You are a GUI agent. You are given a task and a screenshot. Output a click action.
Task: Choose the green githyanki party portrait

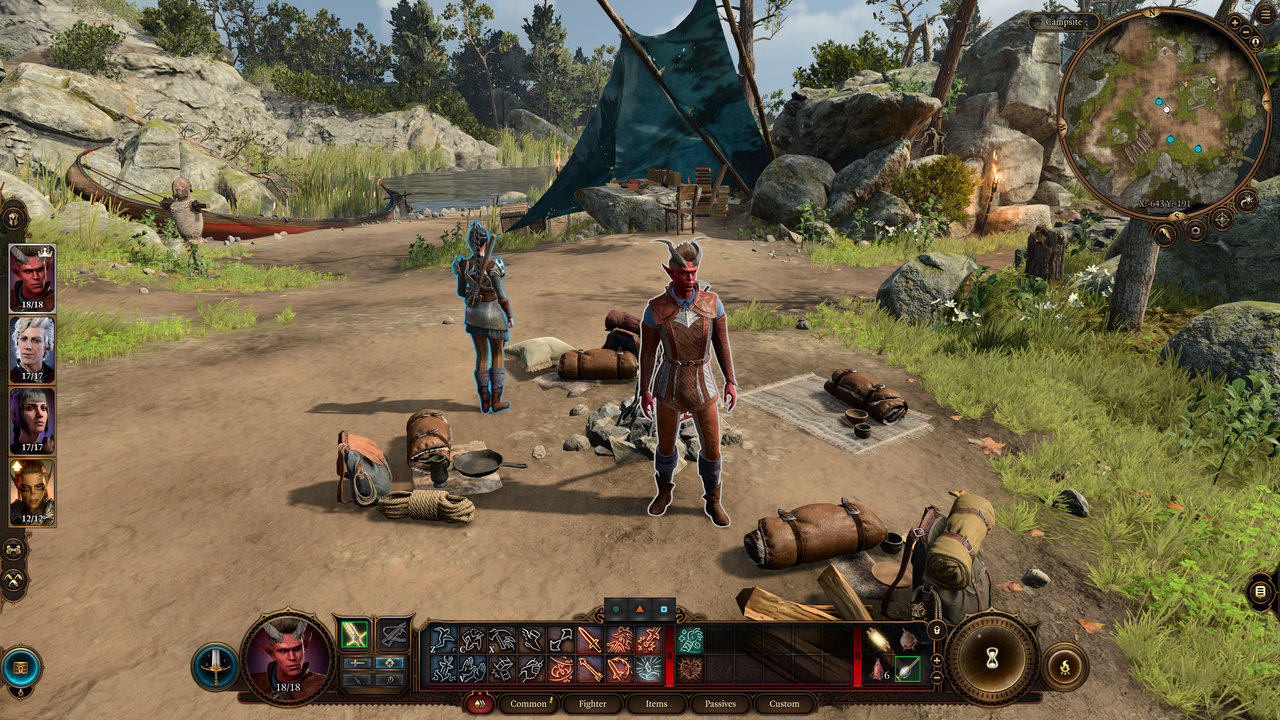click(x=32, y=491)
